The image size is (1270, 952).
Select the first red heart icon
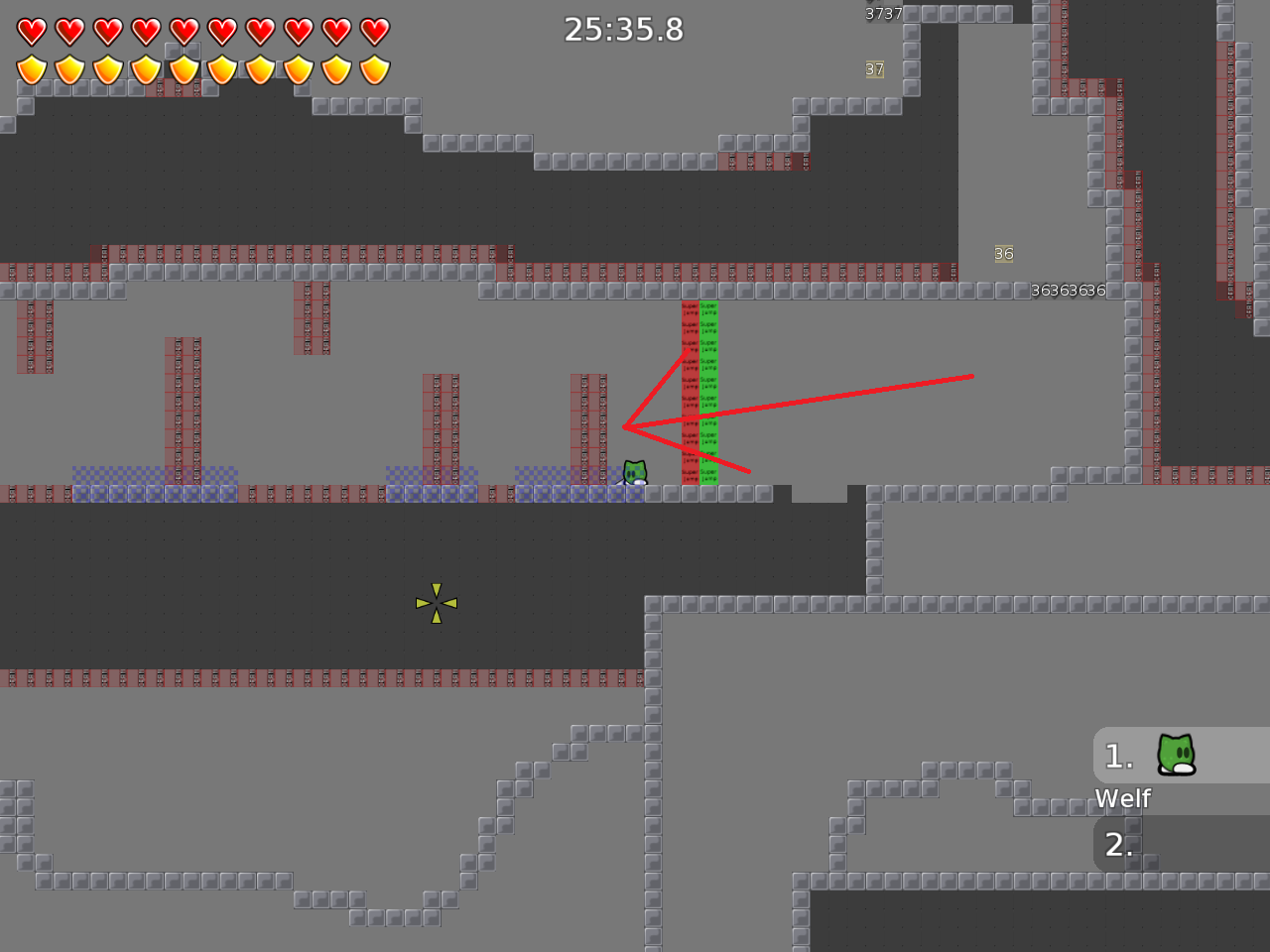pos(31,31)
